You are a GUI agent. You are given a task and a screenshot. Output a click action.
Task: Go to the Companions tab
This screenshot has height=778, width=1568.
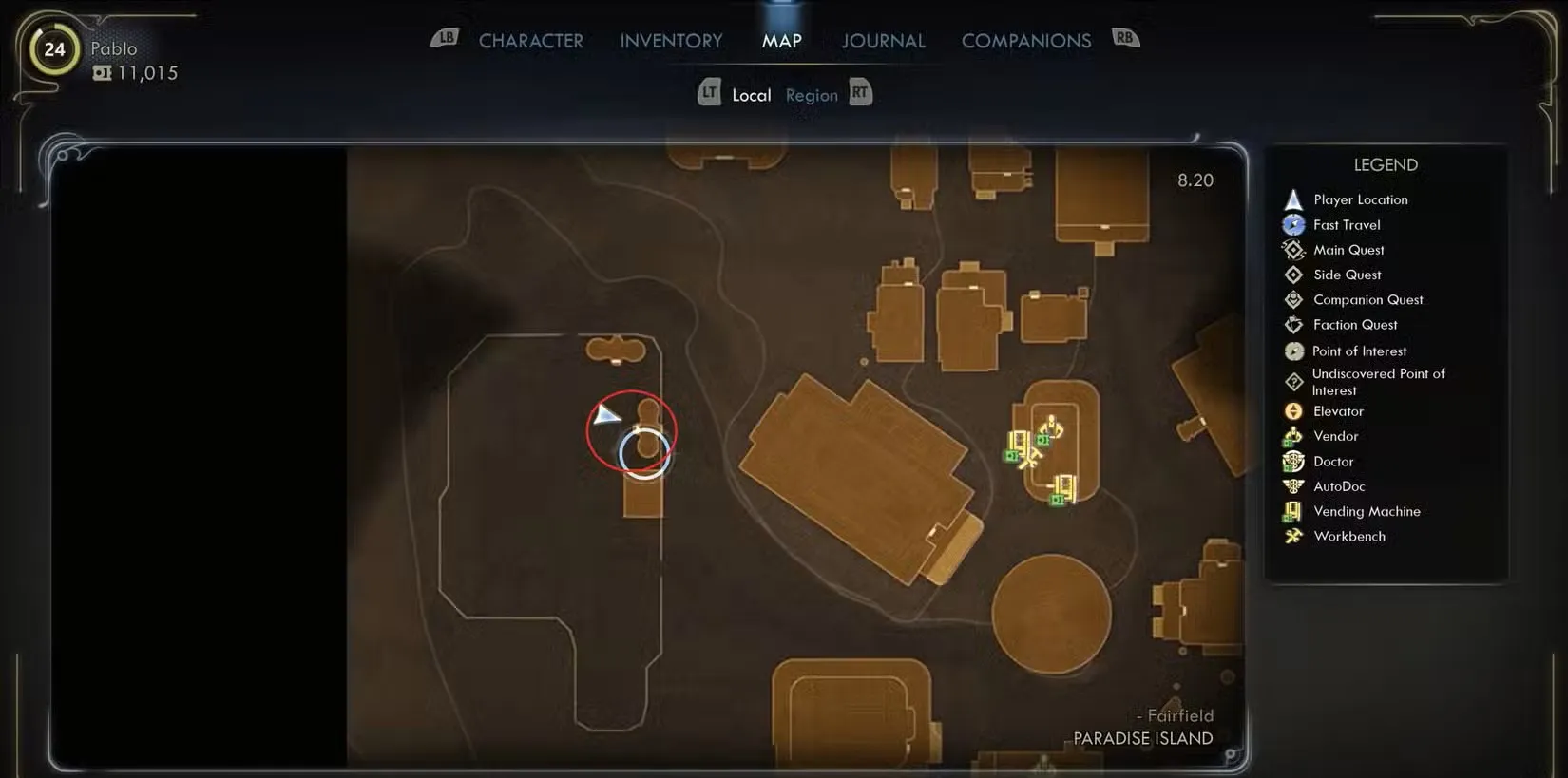click(1025, 41)
